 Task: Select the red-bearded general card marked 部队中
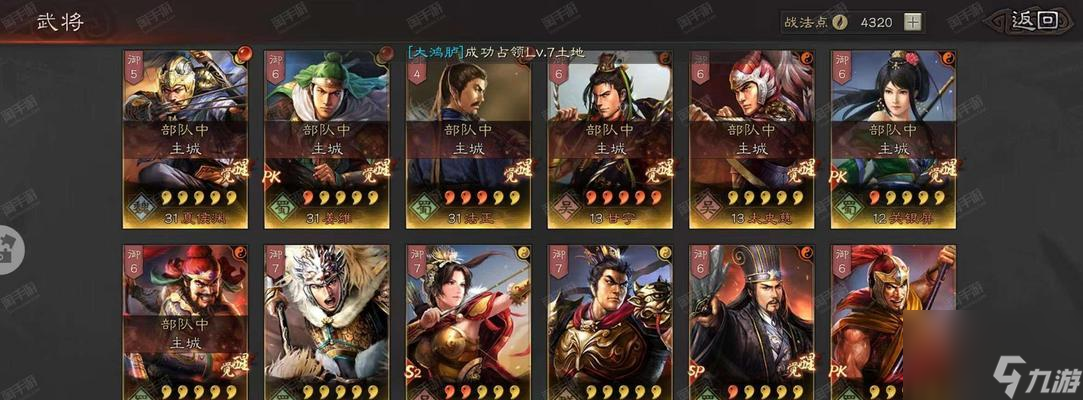coord(186,320)
